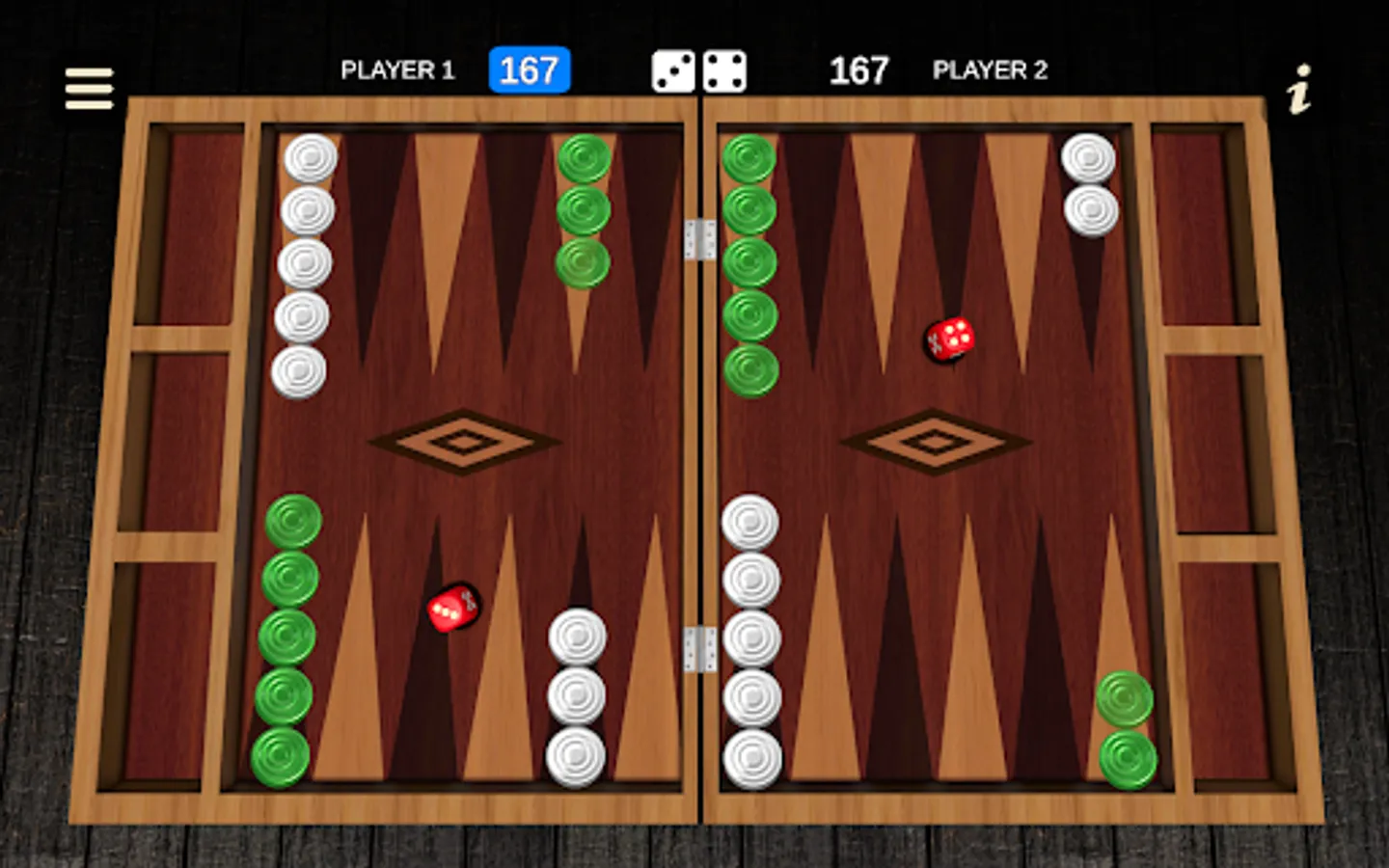Open the hamburger menu
This screenshot has width=1389, height=868.
(x=88, y=87)
